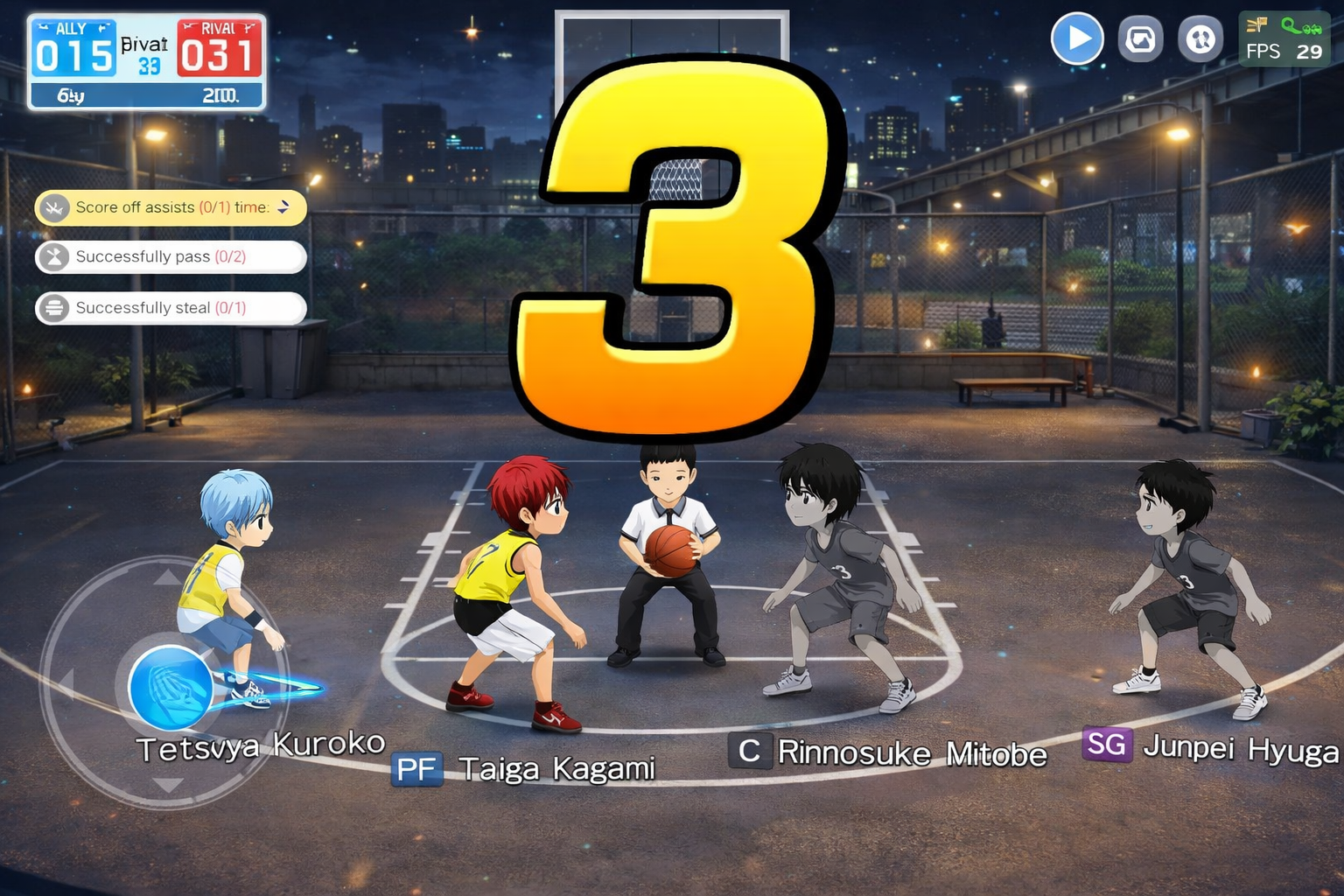Viewport: 1344px width, 896px height.
Task: Tap the blue play button top right
Action: [x=1078, y=38]
